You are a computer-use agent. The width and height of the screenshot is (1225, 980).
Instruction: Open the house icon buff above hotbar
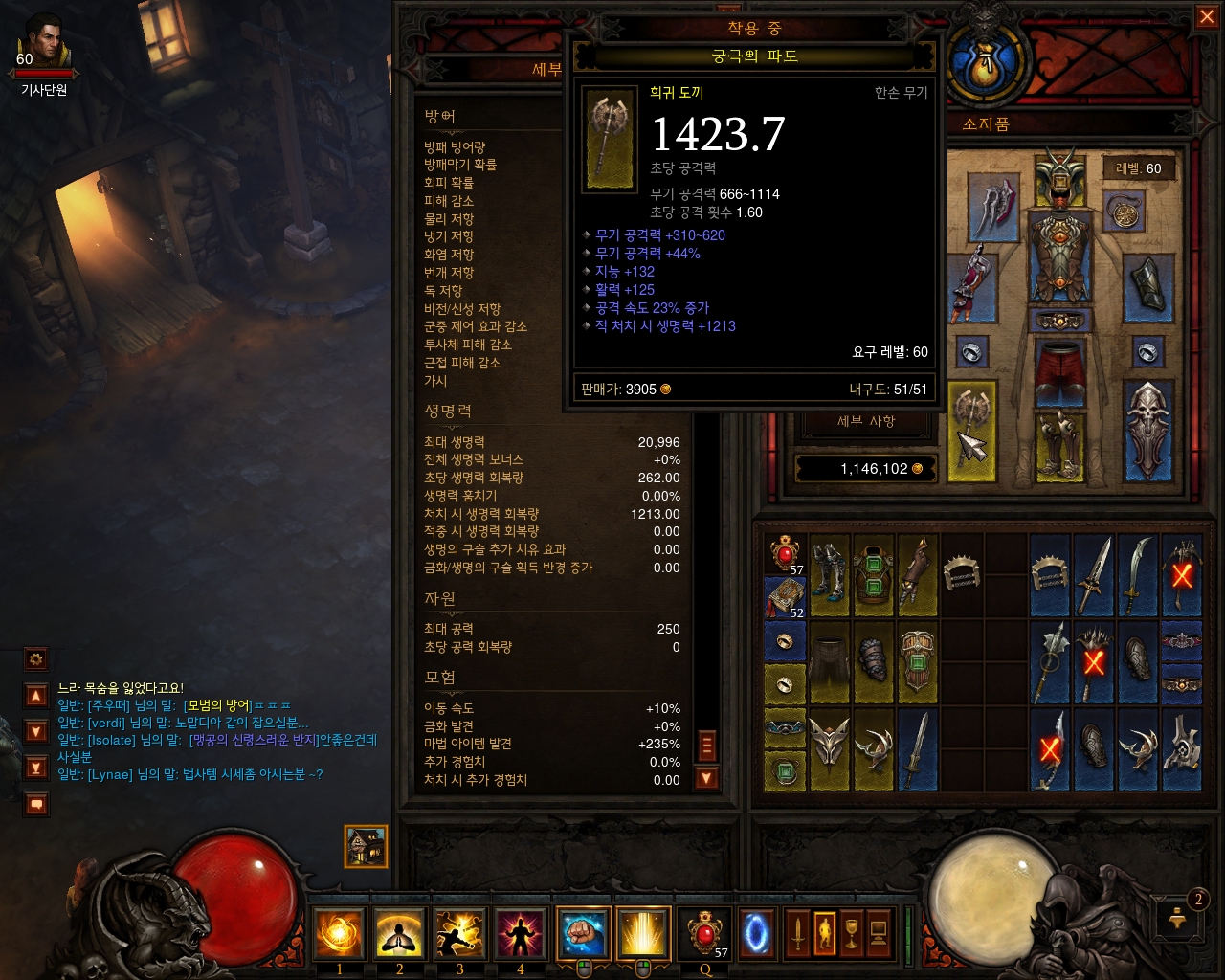[366, 846]
